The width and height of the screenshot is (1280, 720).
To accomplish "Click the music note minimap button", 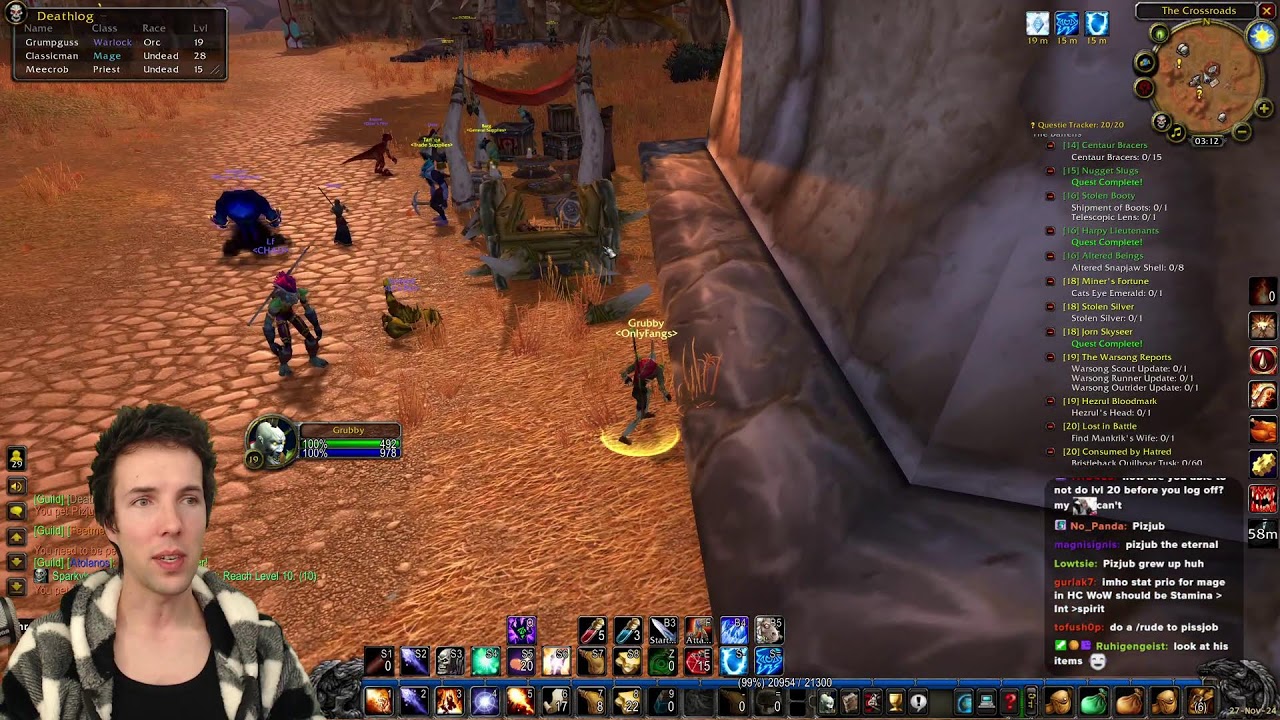I will [x=1177, y=132].
